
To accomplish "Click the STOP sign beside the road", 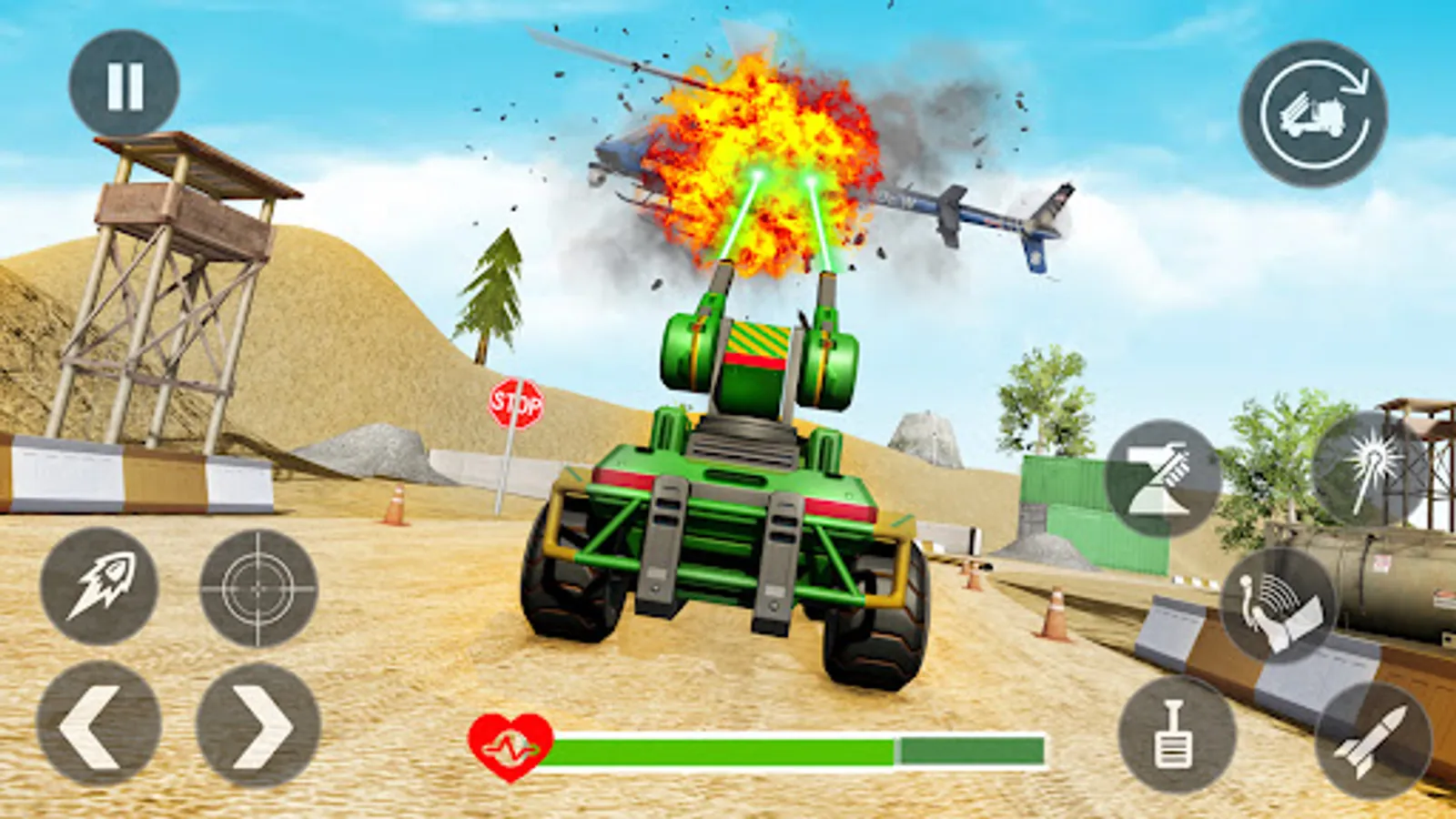I will tap(516, 403).
